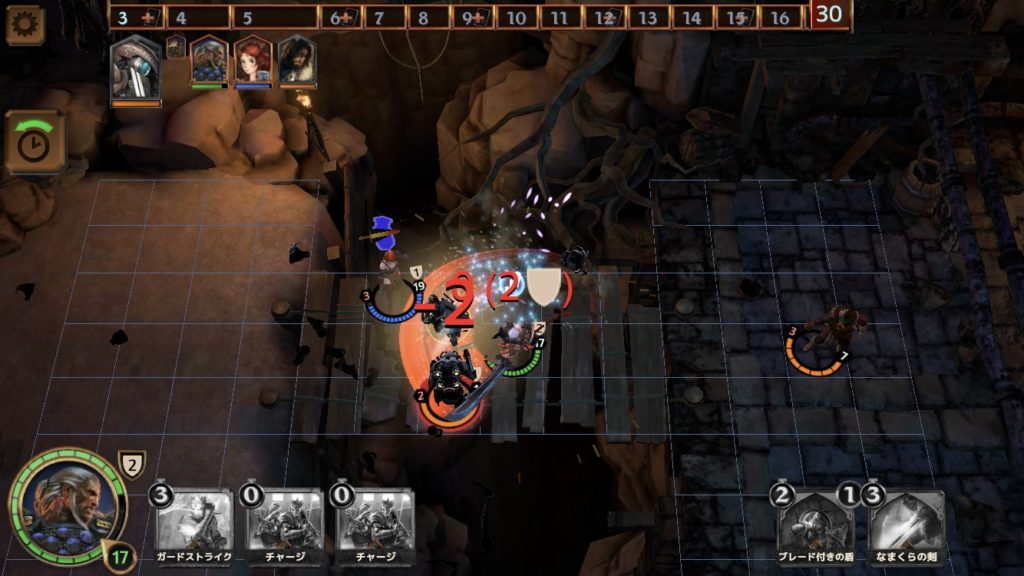Viewport: 1024px width, 576px height.
Task: Select the red-haired woman turn portrait
Action: pos(253,61)
